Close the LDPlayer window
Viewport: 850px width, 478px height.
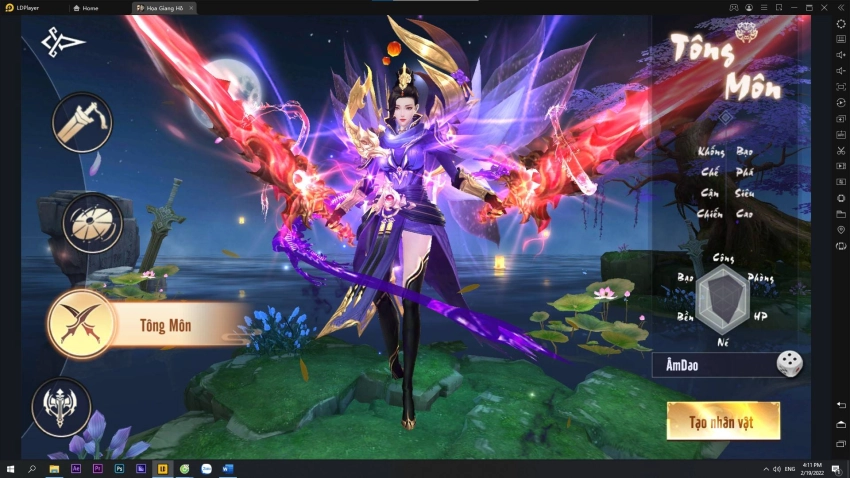(x=825, y=7)
